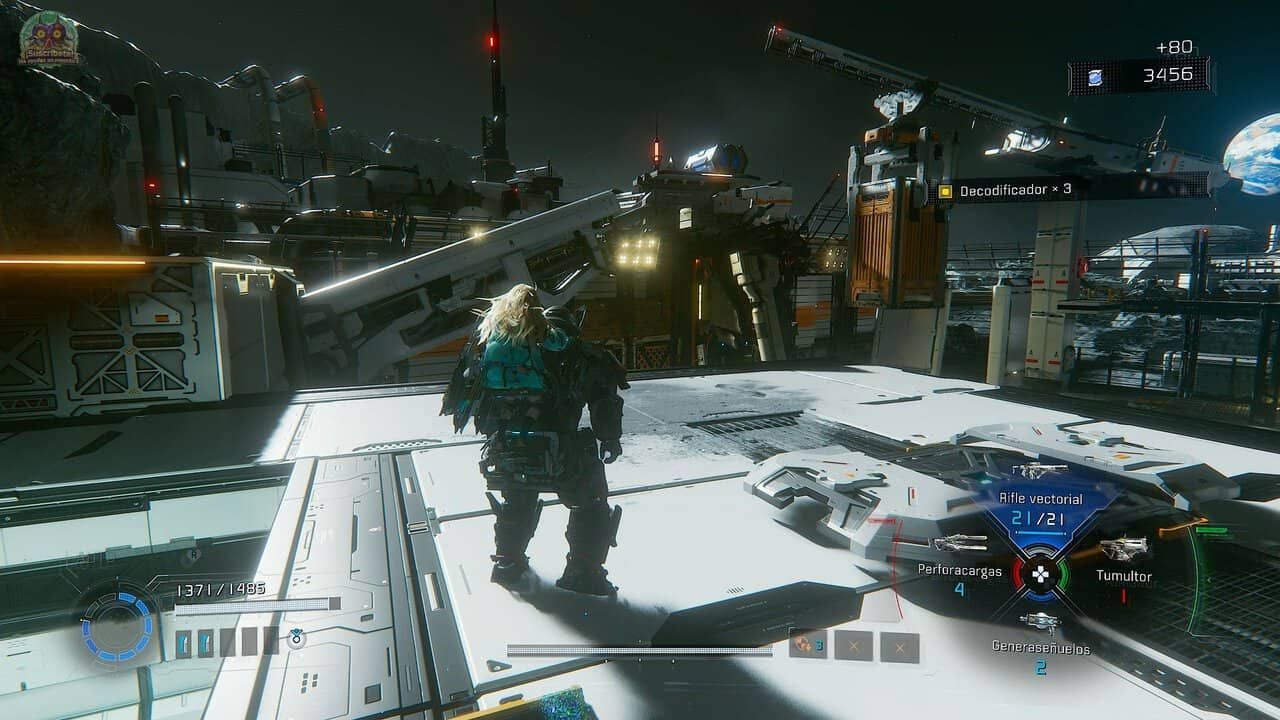Click the circular blue segmented gauge
This screenshot has height=720, width=1280.
(118, 627)
